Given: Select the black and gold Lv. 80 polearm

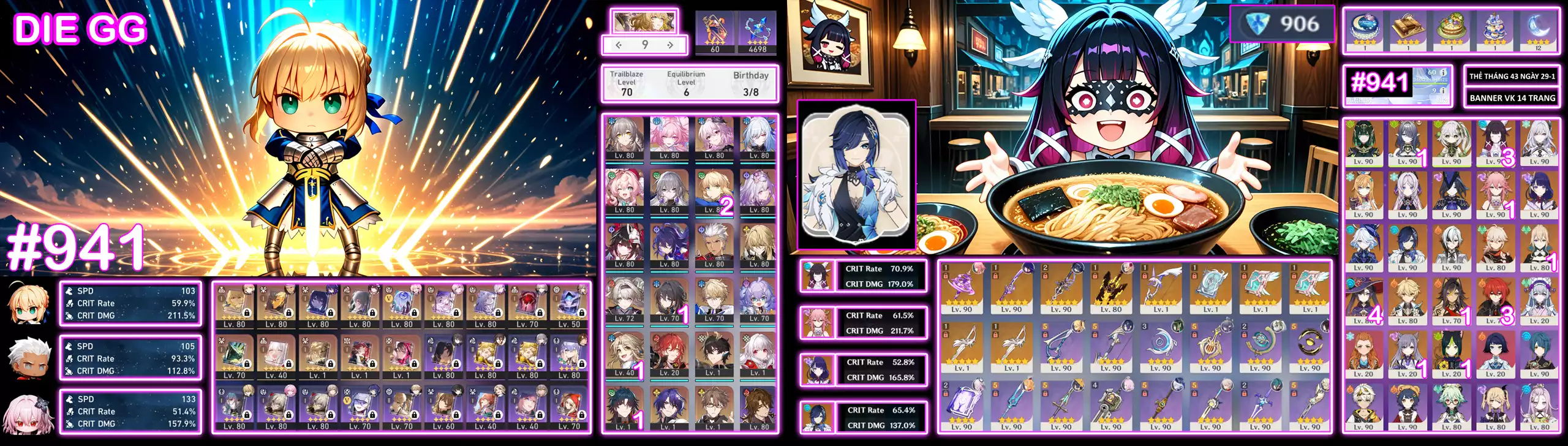Looking at the screenshot, I should pyautogui.click(x=1111, y=287).
